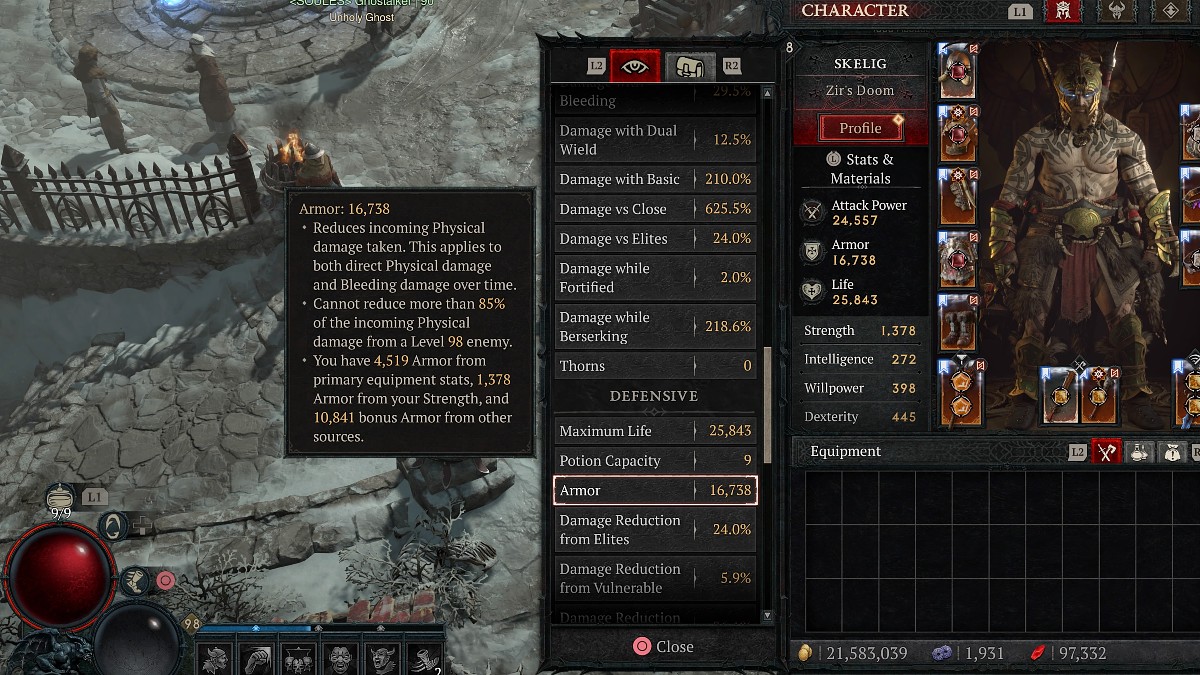Switch to the eye stats tab
Image resolution: width=1200 pixels, height=675 pixels.
(634, 66)
